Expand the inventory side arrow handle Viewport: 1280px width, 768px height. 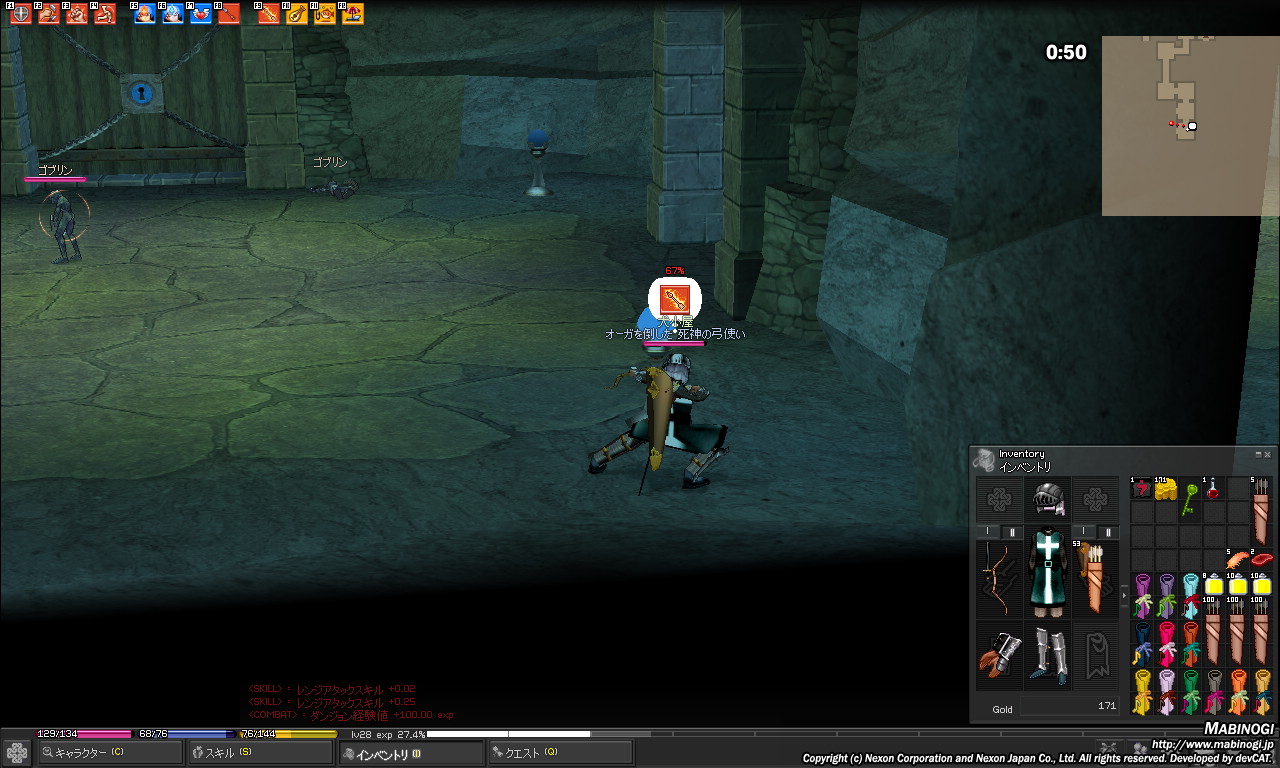pyautogui.click(x=1125, y=596)
